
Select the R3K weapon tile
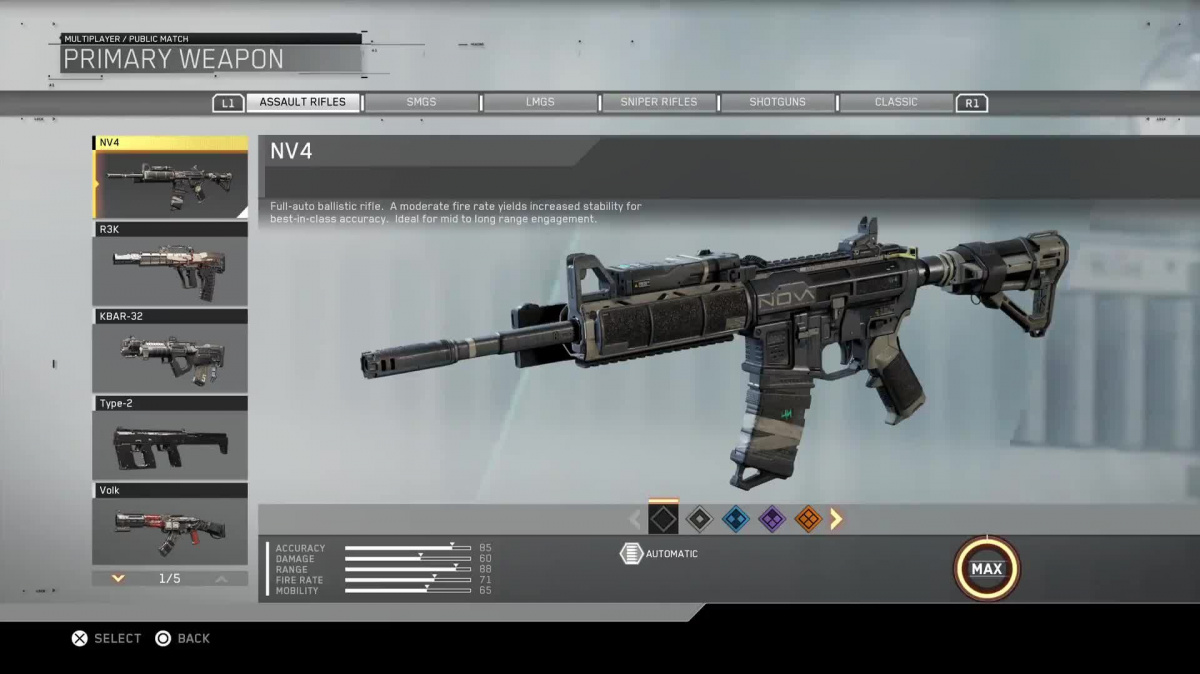tap(170, 264)
